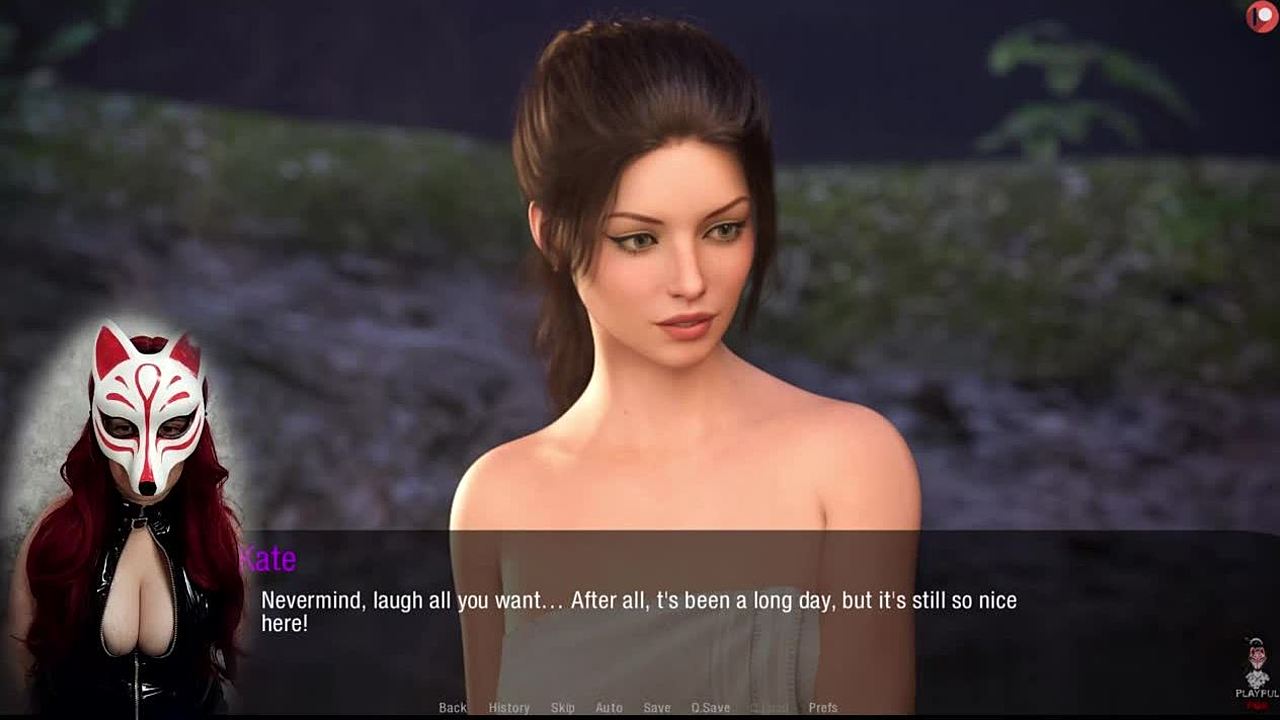The width and height of the screenshot is (1280, 720).
Task: Toggle Auto-advance mode
Action: pyautogui.click(x=609, y=708)
